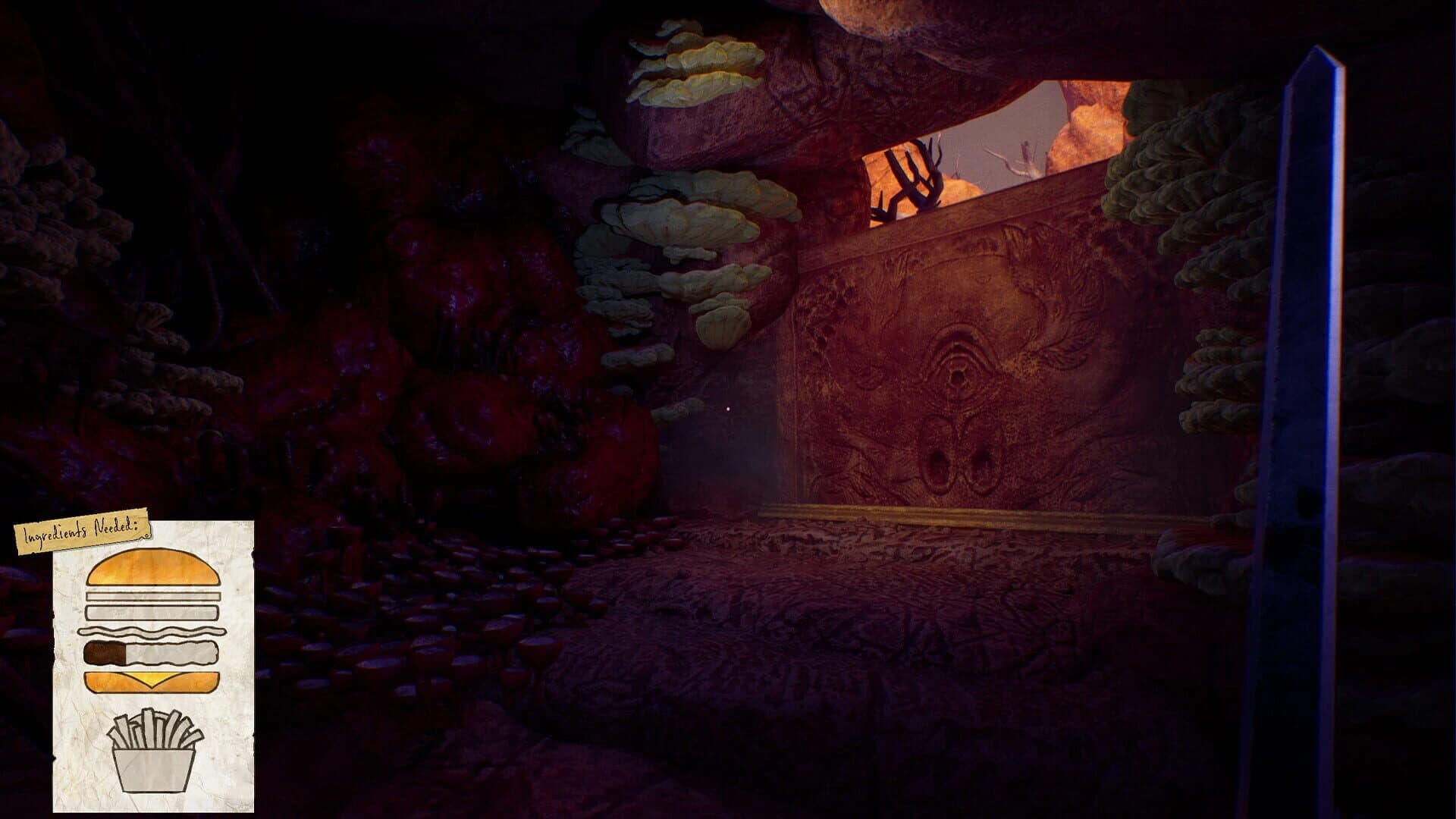Select the bottom bun ingredient icon
1456x819 pixels.
(152, 681)
